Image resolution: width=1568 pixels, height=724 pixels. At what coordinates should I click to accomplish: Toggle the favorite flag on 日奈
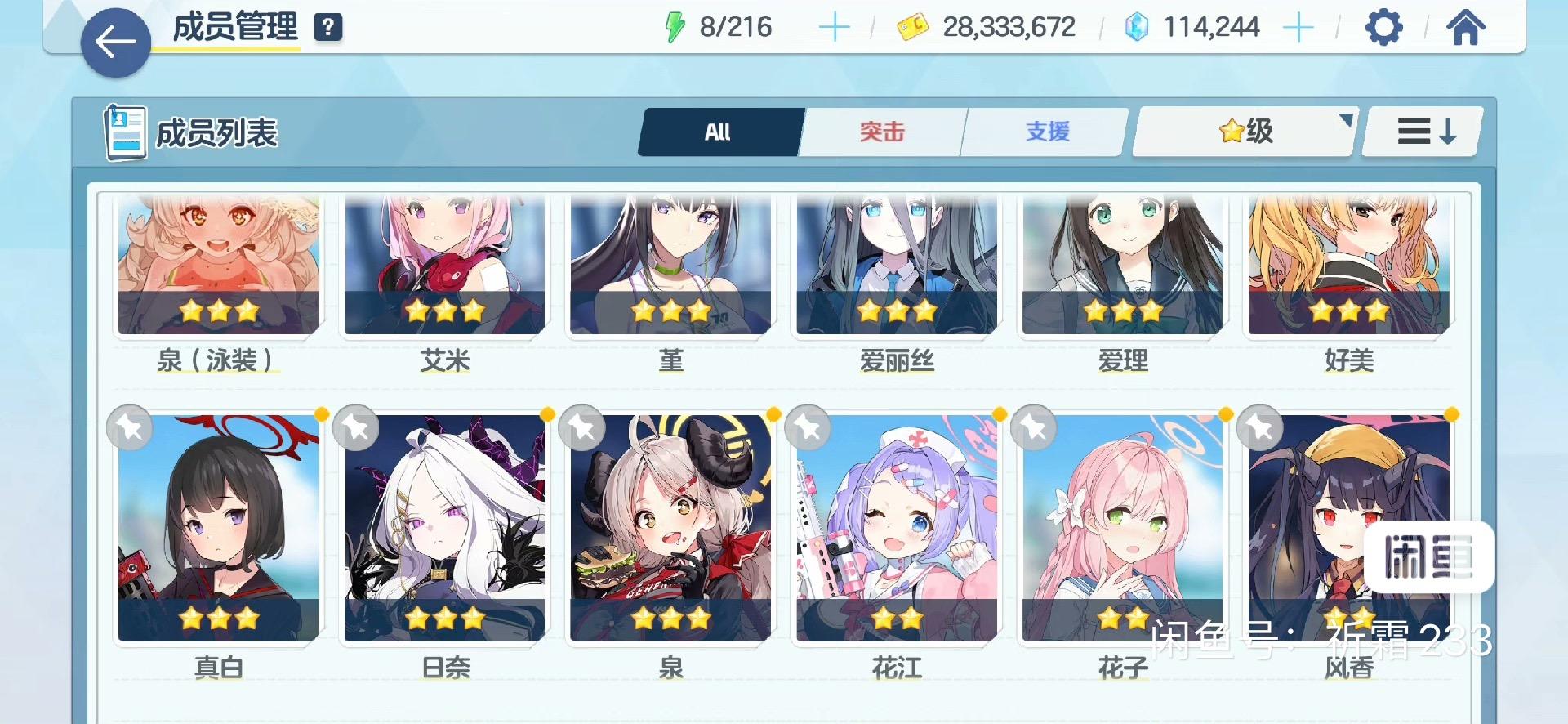pyautogui.click(x=357, y=427)
